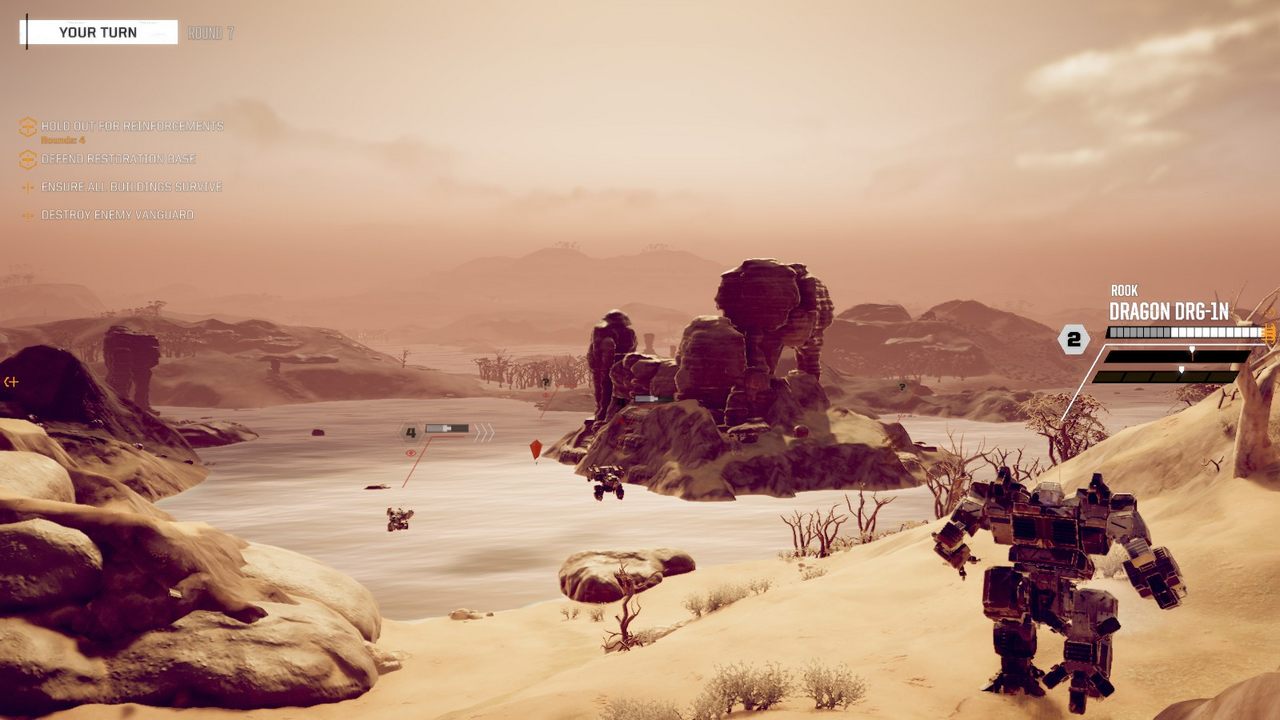1280x720 pixels.
Task: Target the enemy marked with initiative 4
Action: [410, 432]
